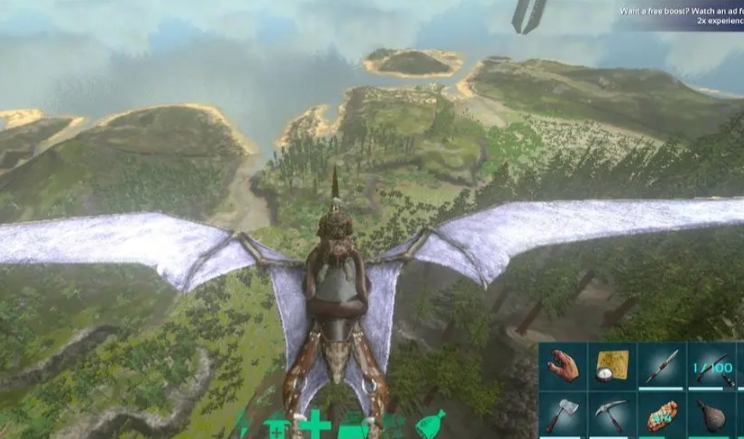Image resolution: width=744 pixels, height=439 pixels.
Task: Select the weapon slot showing 1/100
Action: [710, 366]
